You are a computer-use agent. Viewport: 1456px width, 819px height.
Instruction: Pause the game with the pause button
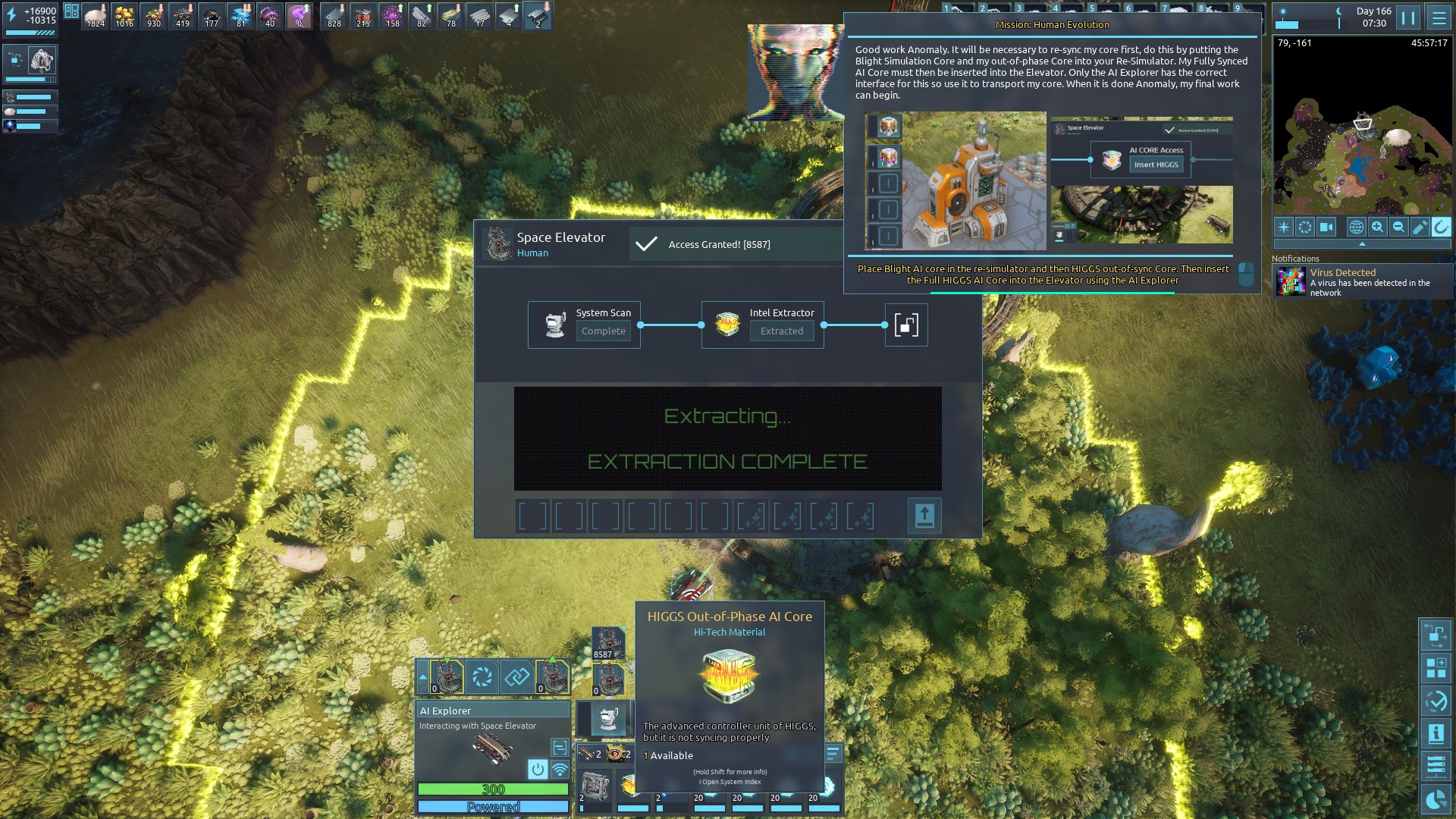tap(1408, 17)
